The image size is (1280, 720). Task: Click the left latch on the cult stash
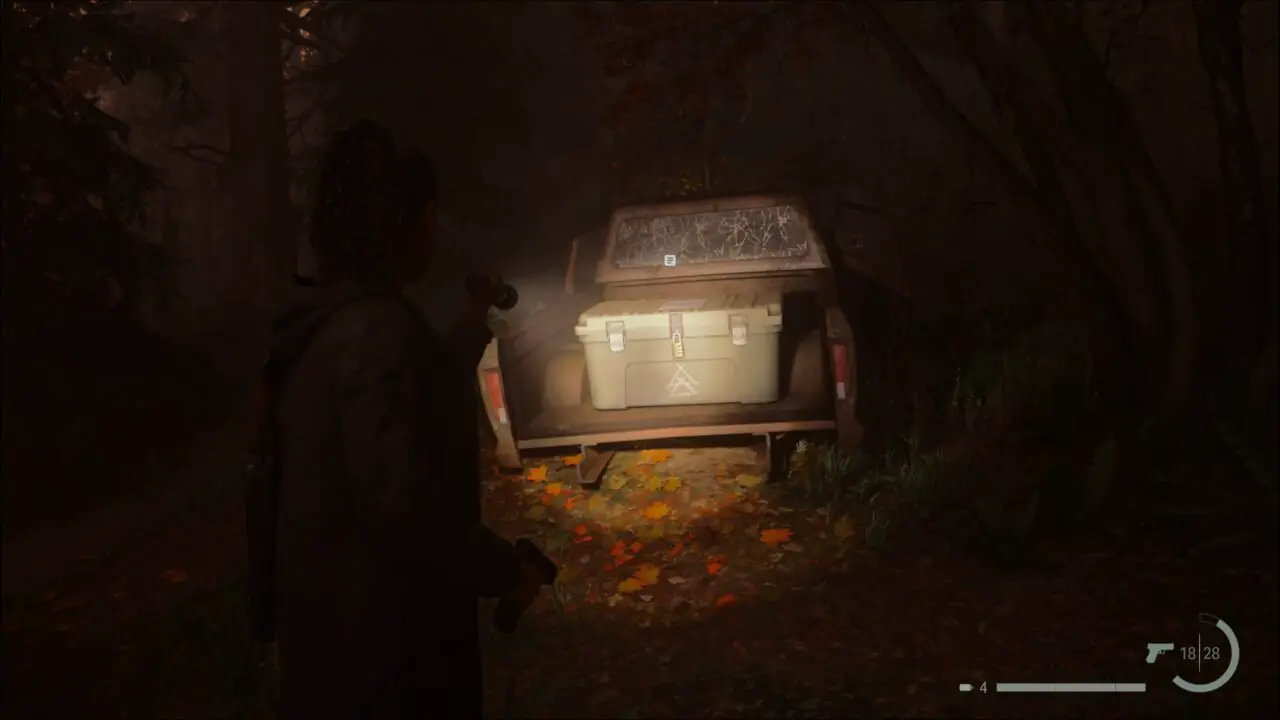click(x=616, y=335)
